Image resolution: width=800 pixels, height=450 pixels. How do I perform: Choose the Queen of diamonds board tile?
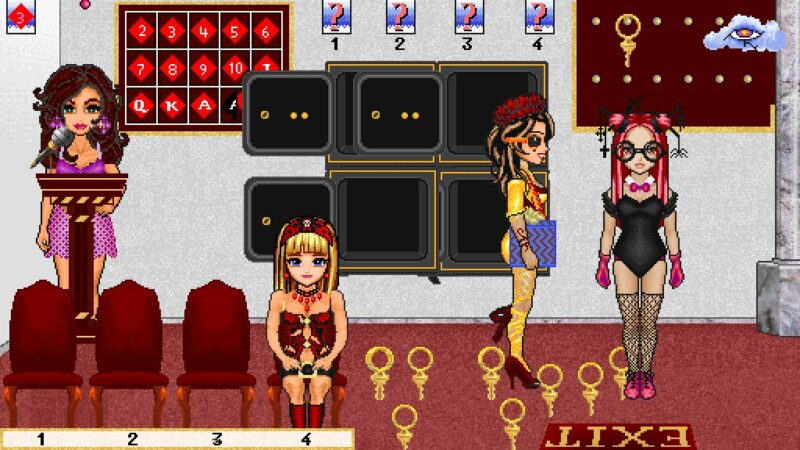point(143,104)
